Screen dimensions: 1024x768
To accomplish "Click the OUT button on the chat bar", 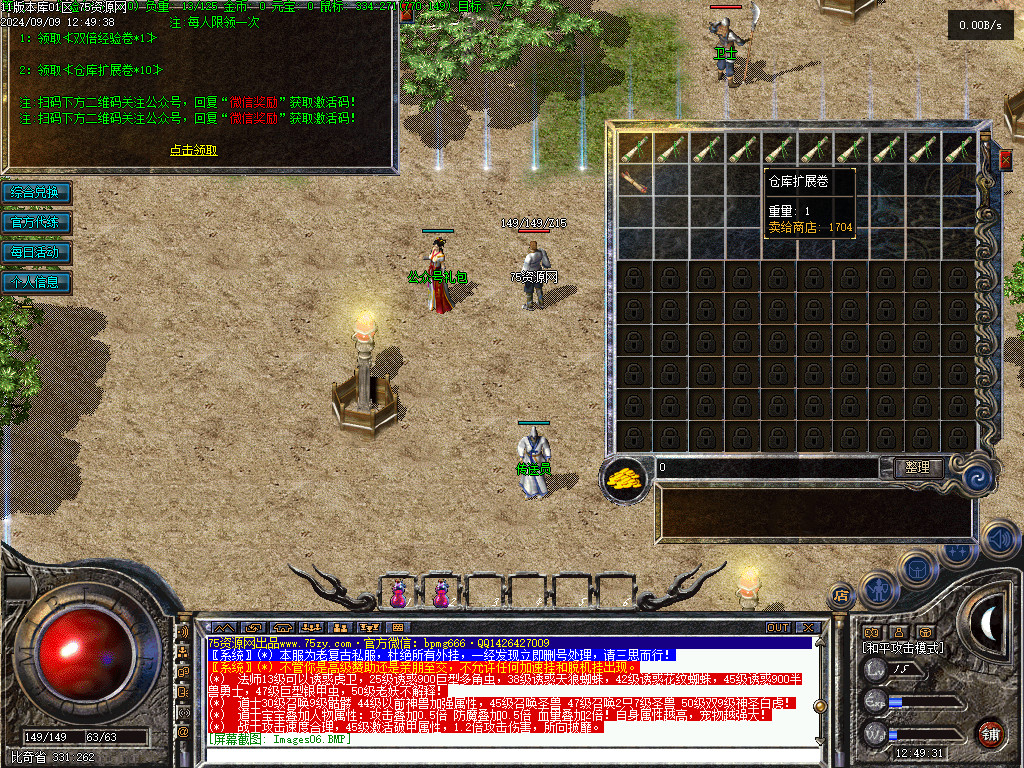I will [x=778, y=627].
